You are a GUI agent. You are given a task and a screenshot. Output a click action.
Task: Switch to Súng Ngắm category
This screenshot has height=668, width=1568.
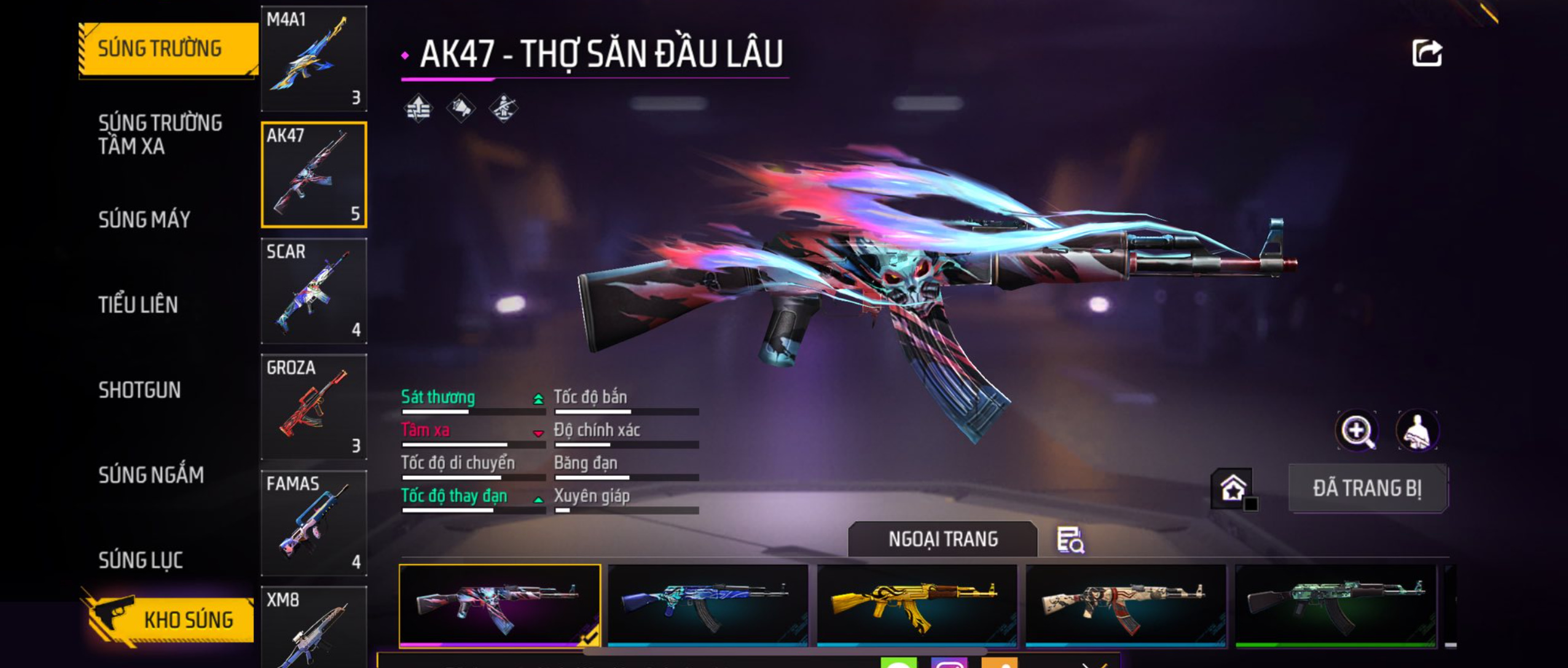pos(151,474)
